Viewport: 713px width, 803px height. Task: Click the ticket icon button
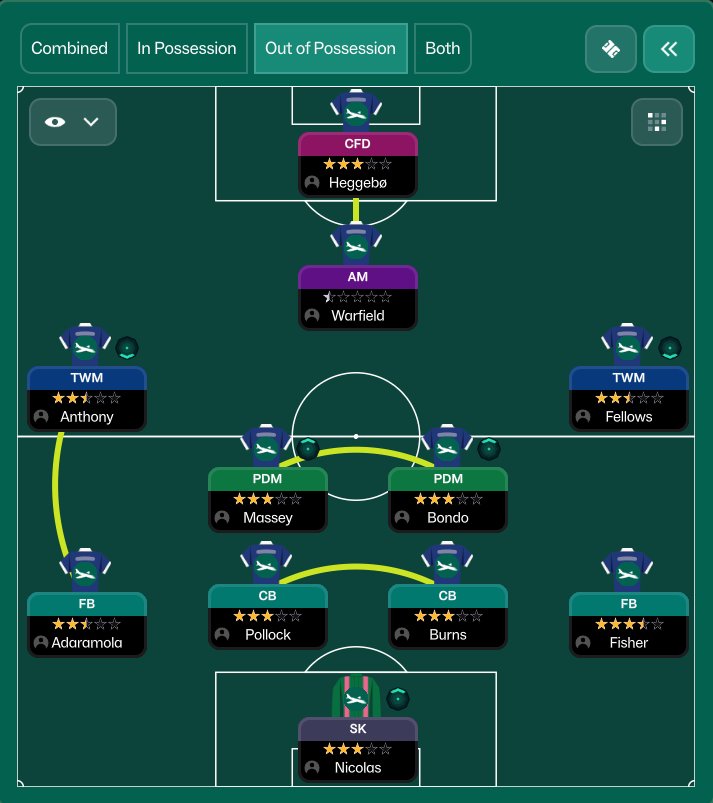[x=610, y=49]
